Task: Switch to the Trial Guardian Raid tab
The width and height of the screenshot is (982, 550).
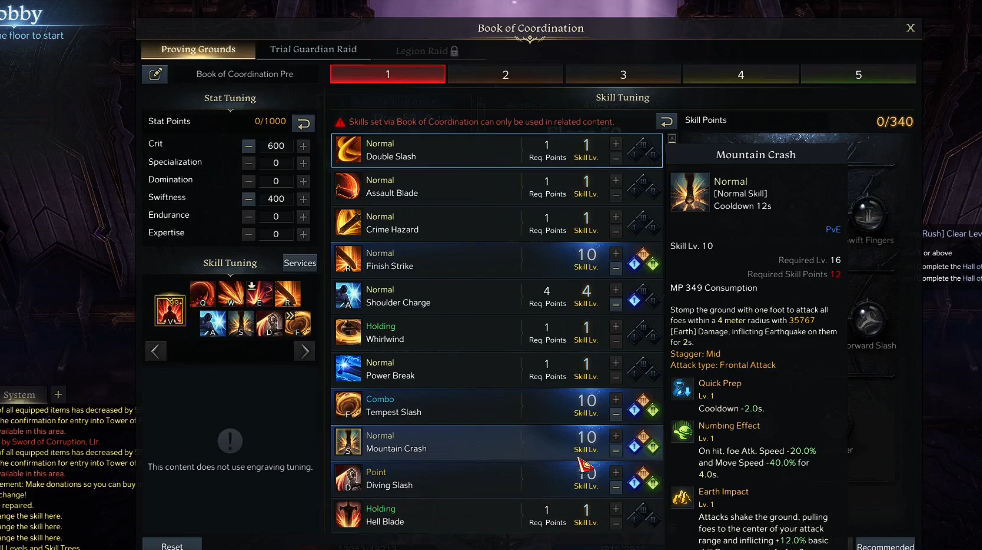Action: (313, 50)
